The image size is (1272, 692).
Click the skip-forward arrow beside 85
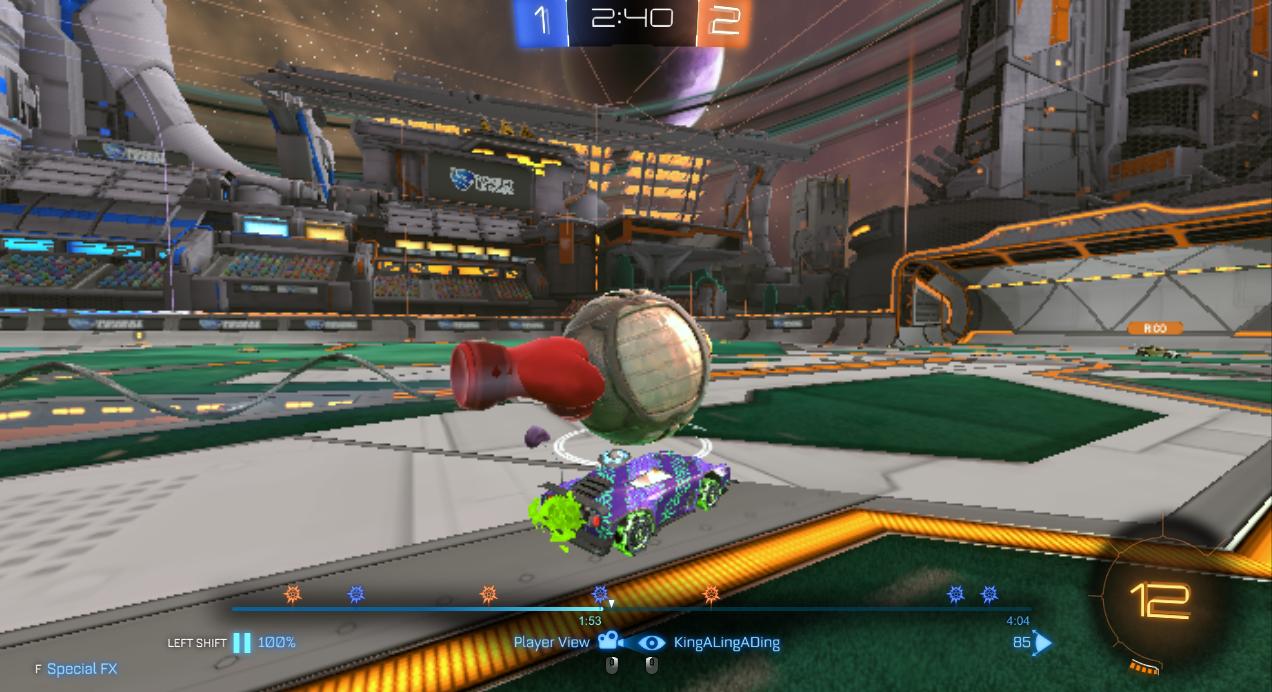1043,642
